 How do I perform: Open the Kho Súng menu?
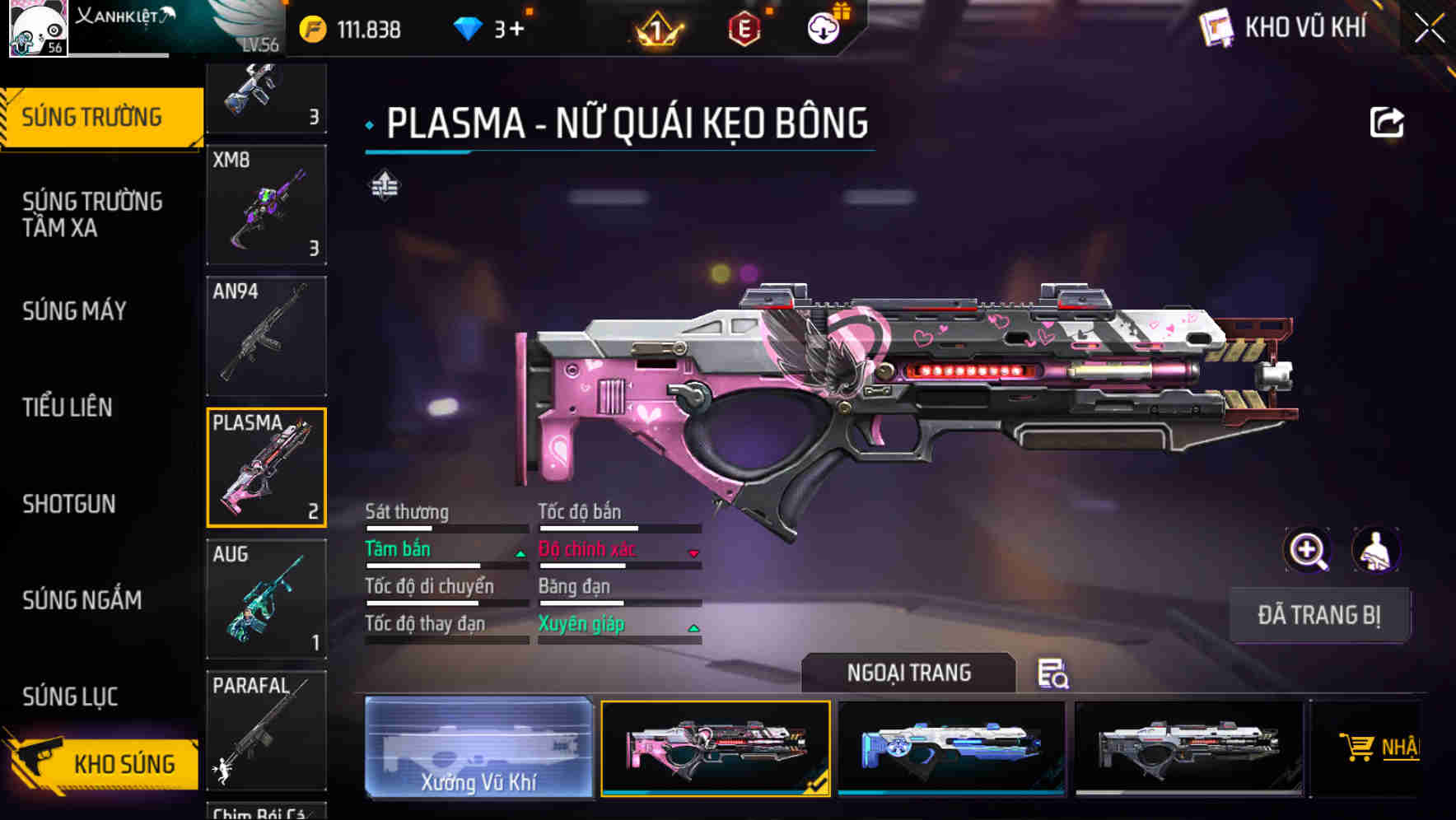pyautogui.click(x=103, y=763)
